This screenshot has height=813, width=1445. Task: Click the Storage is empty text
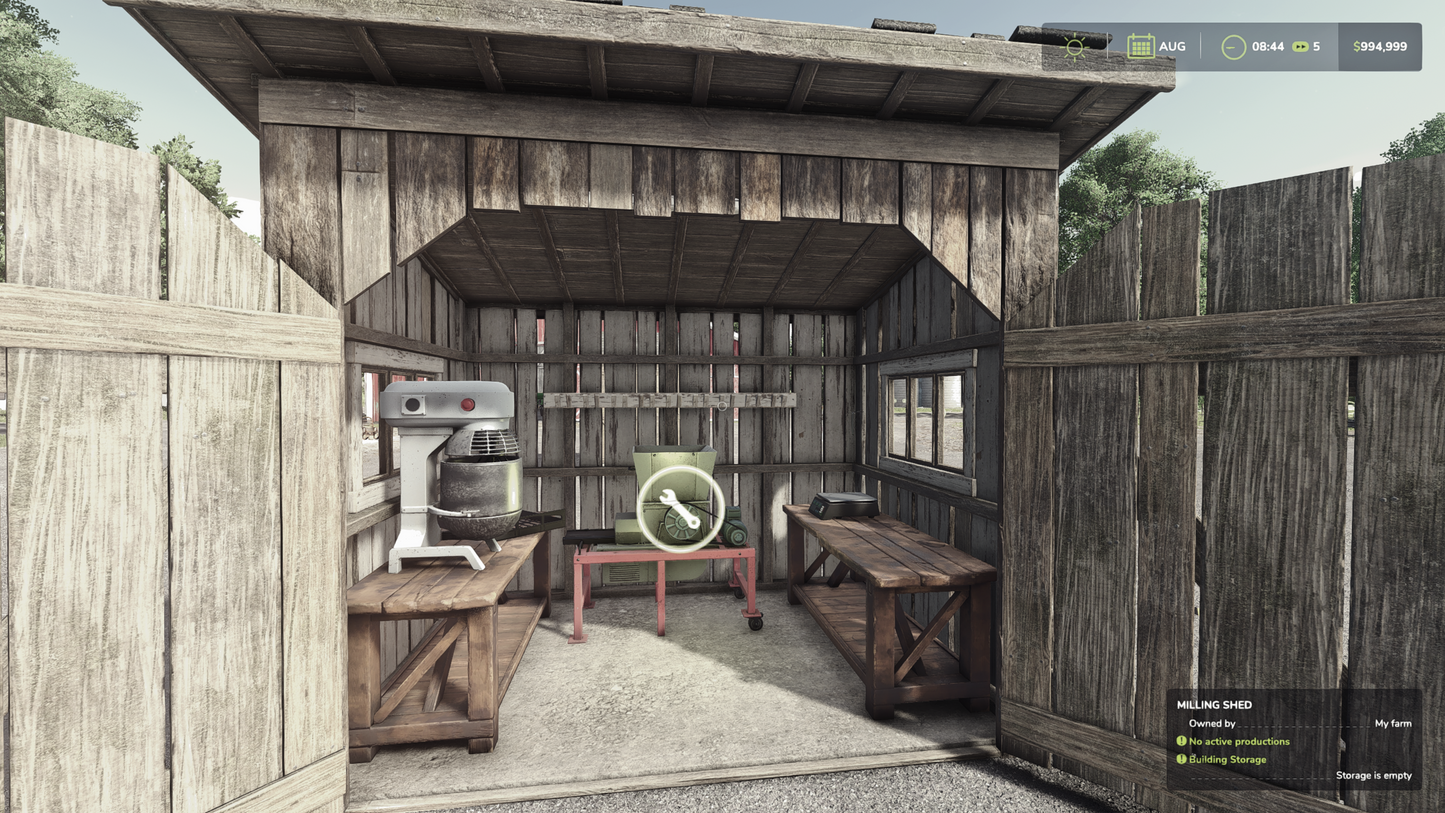[1374, 775]
